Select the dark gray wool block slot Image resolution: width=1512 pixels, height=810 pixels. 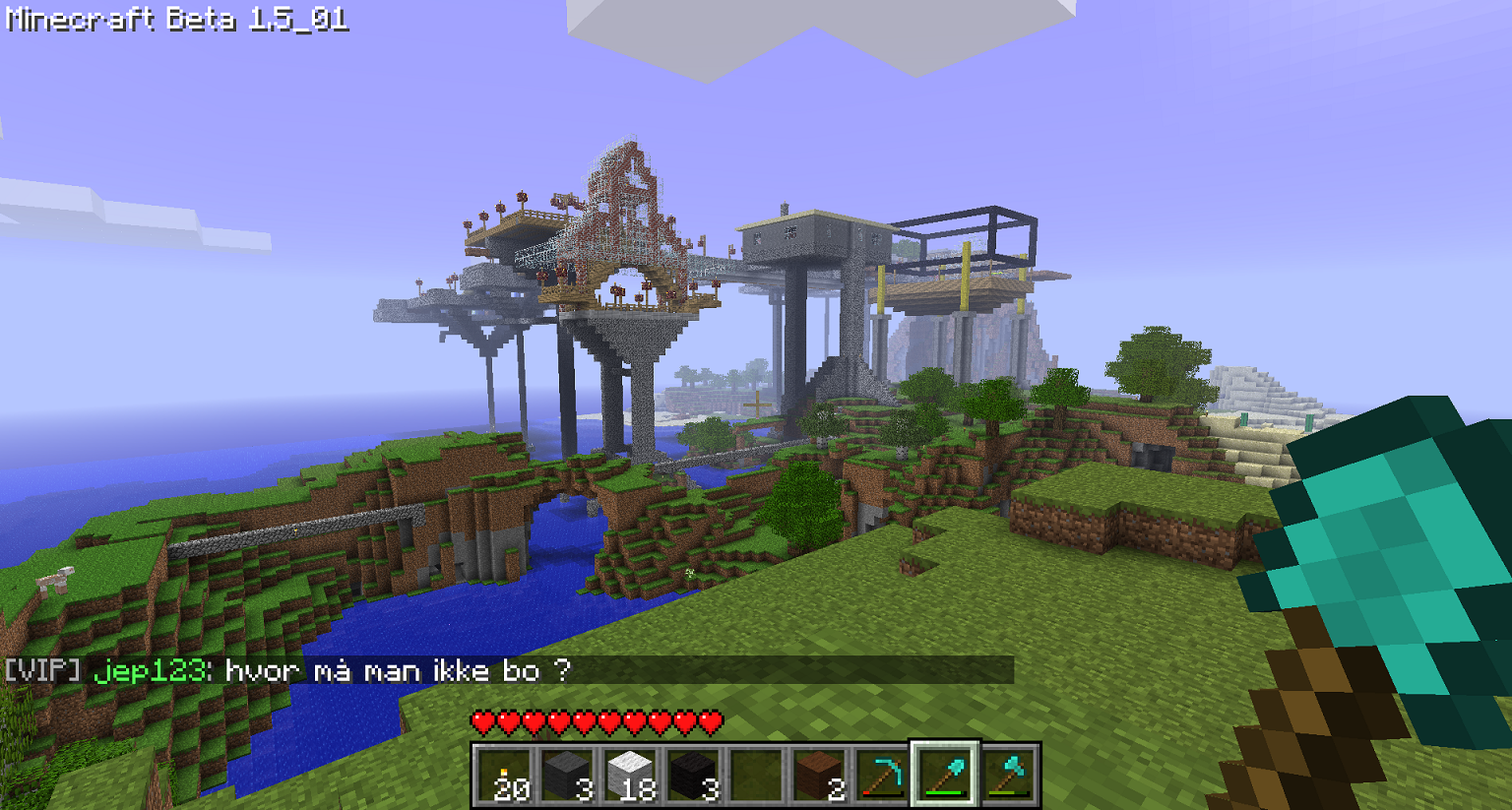(567, 775)
